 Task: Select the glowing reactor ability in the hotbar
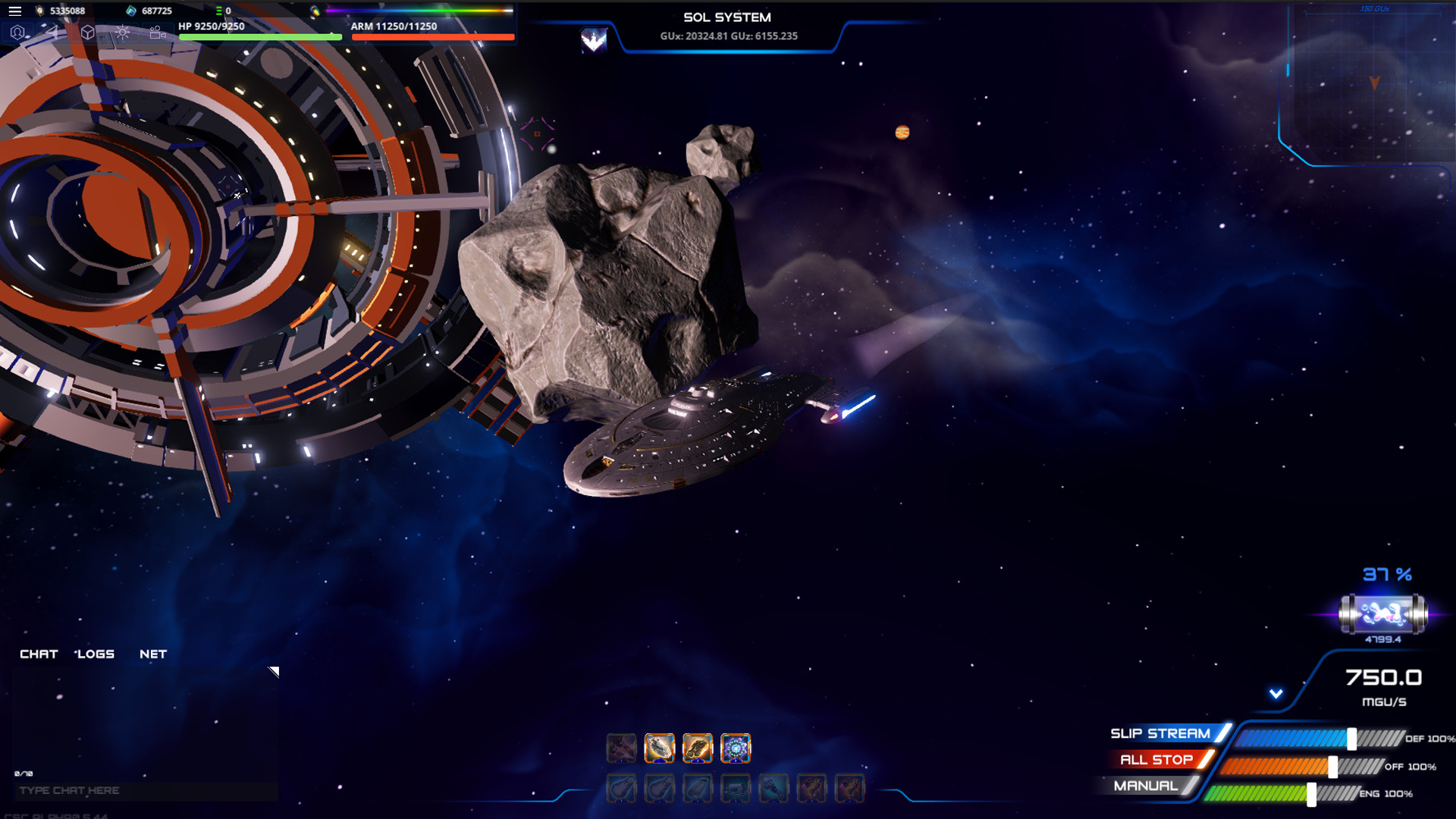click(x=735, y=748)
